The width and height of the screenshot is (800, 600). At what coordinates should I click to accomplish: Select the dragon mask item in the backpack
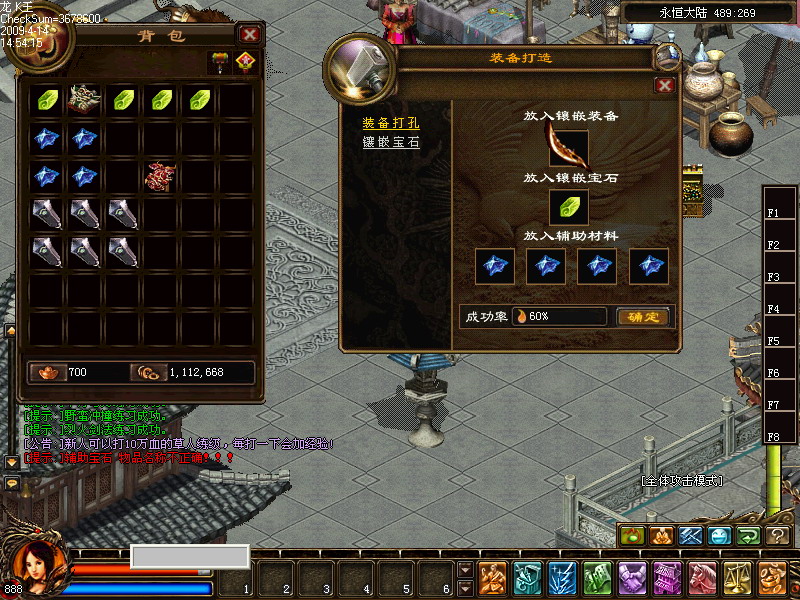85,99
